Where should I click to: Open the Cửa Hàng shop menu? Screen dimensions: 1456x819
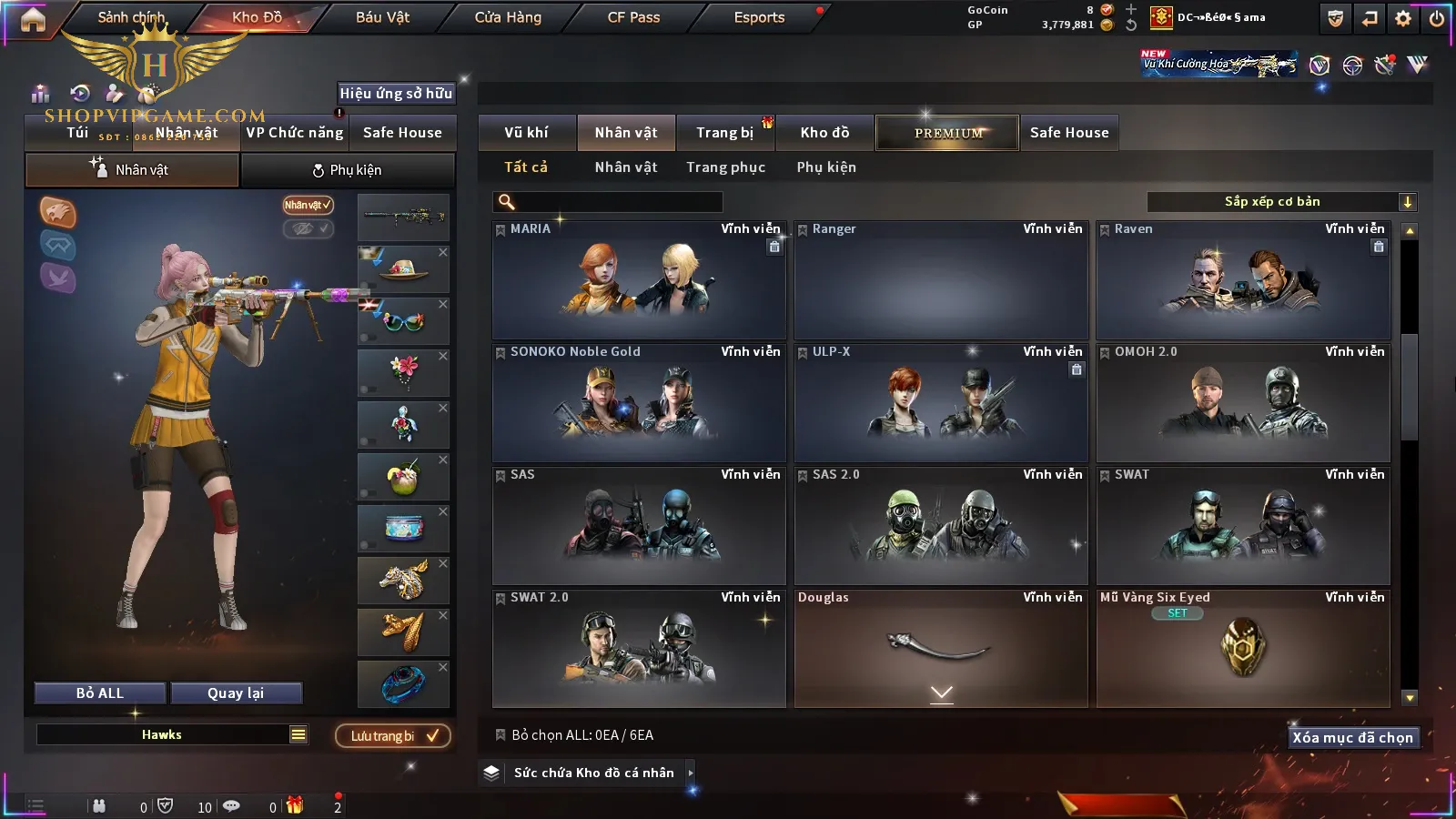pos(508,17)
